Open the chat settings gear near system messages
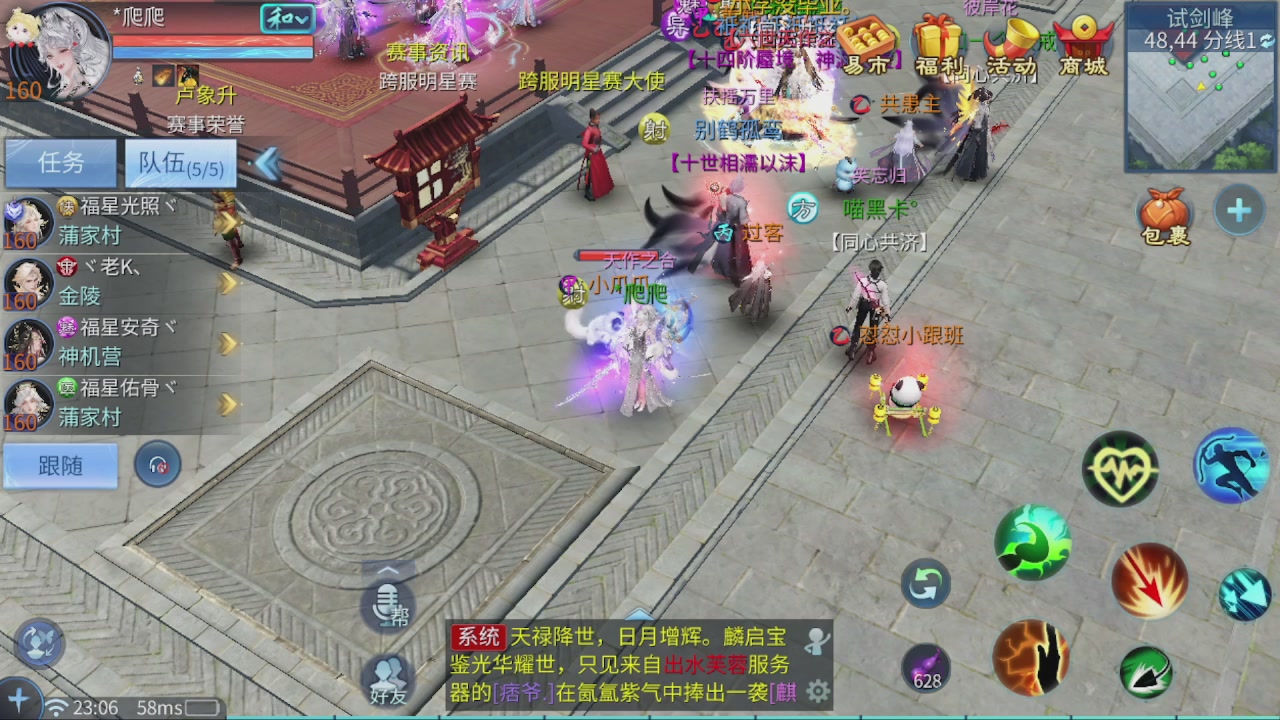The height and width of the screenshot is (720, 1280). 819,688
